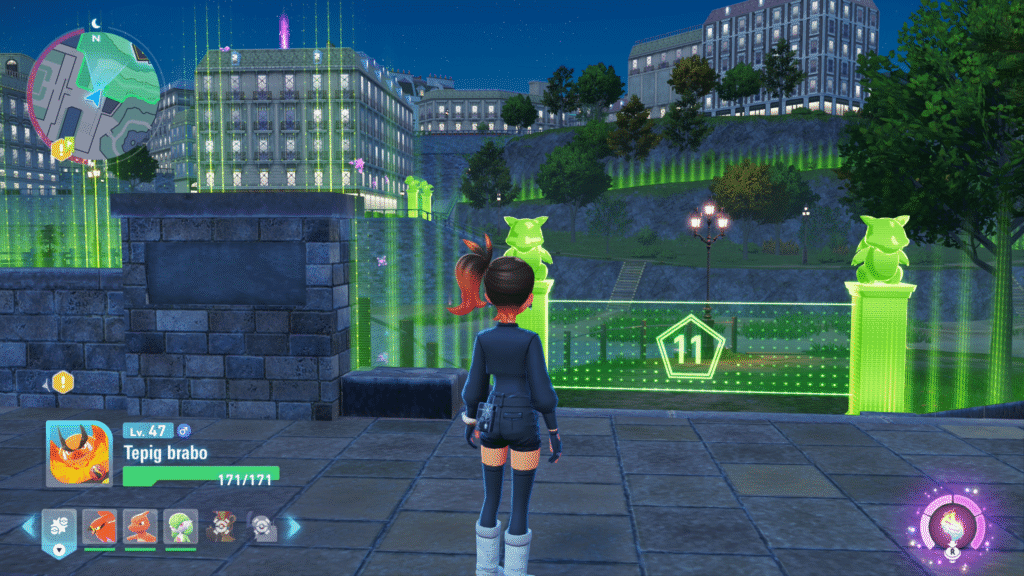The image size is (1024, 576).
Task: Select the Tepig brabo portrait
Action: point(78,453)
